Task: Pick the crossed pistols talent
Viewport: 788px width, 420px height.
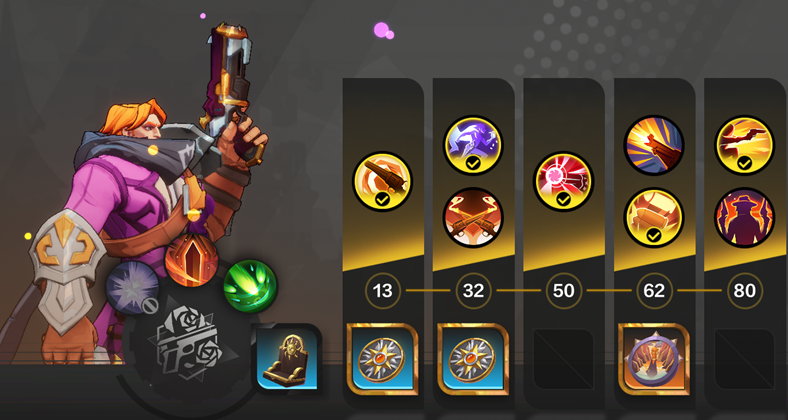Action: (x=473, y=217)
